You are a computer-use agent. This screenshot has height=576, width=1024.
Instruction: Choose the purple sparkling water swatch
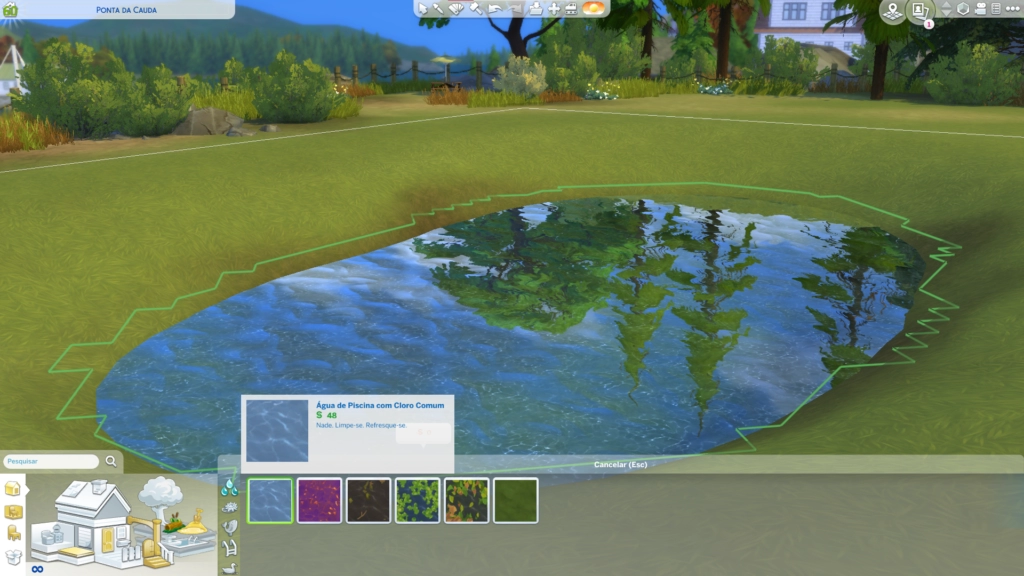pyautogui.click(x=319, y=500)
